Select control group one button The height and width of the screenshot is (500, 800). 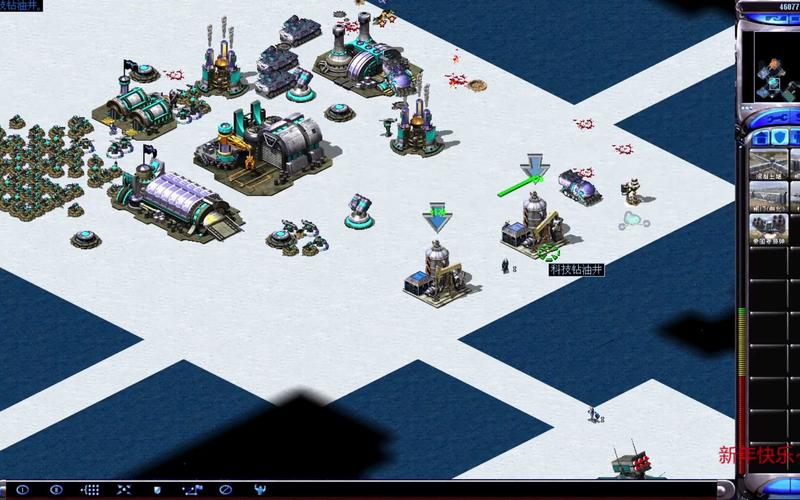[22, 489]
